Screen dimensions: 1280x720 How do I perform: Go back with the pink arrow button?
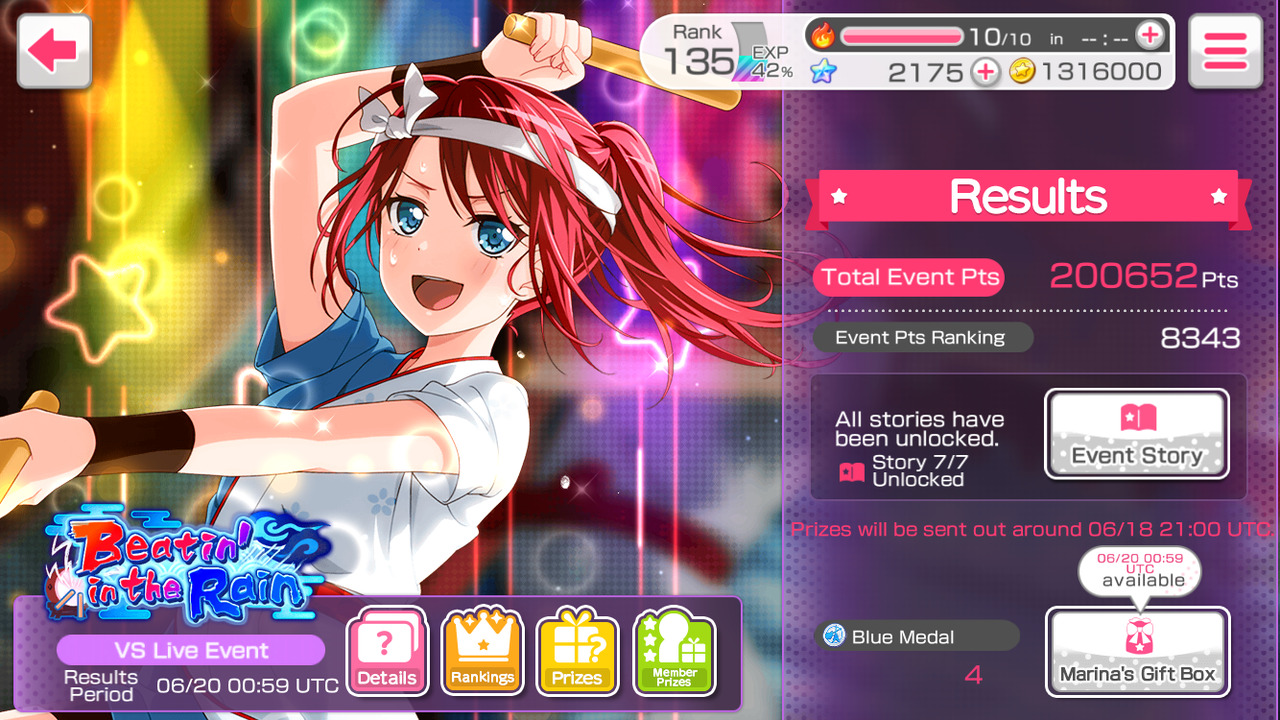coord(54,50)
